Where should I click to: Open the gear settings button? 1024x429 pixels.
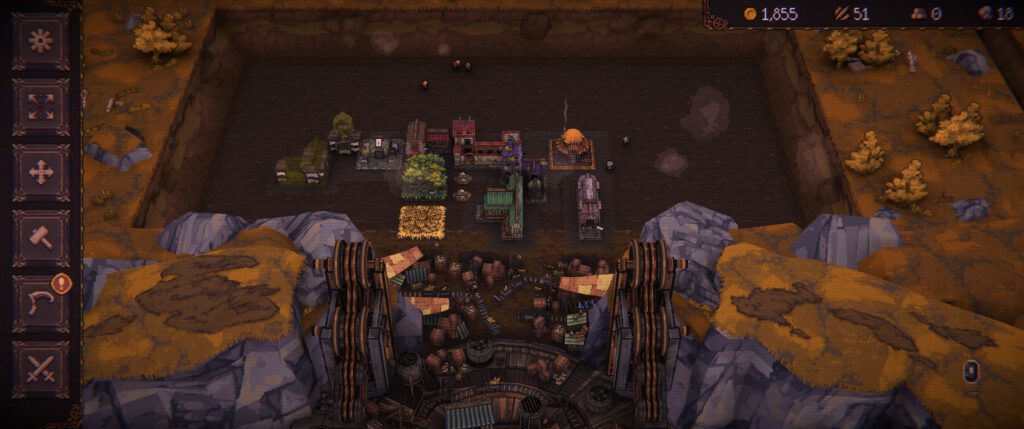(x=41, y=41)
